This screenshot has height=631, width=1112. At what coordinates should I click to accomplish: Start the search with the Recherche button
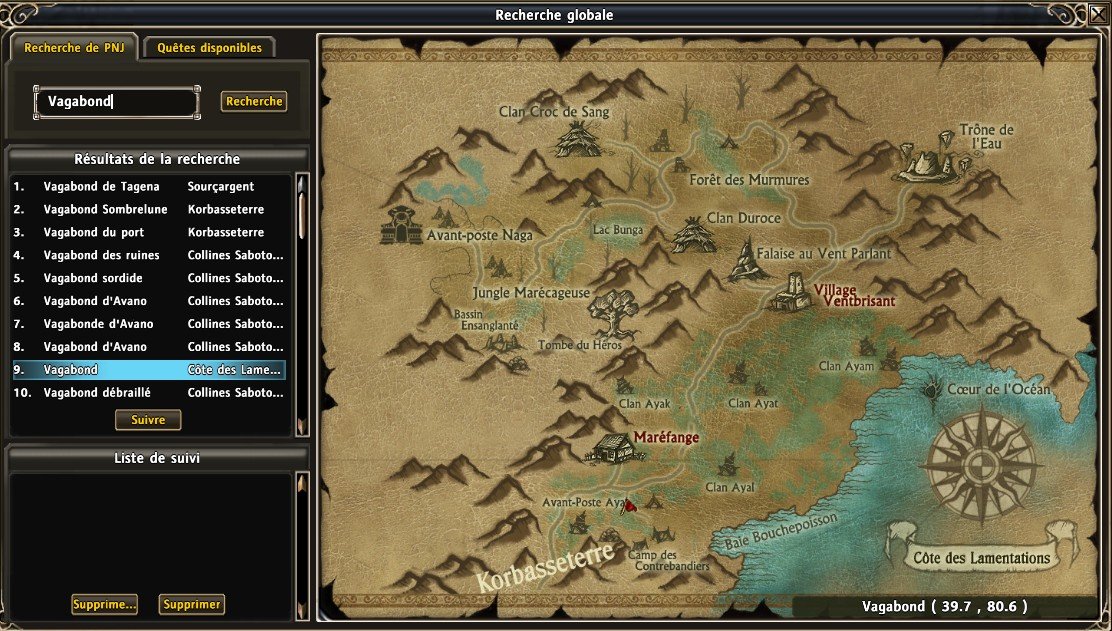pyautogui.click(x=254, y=101)
